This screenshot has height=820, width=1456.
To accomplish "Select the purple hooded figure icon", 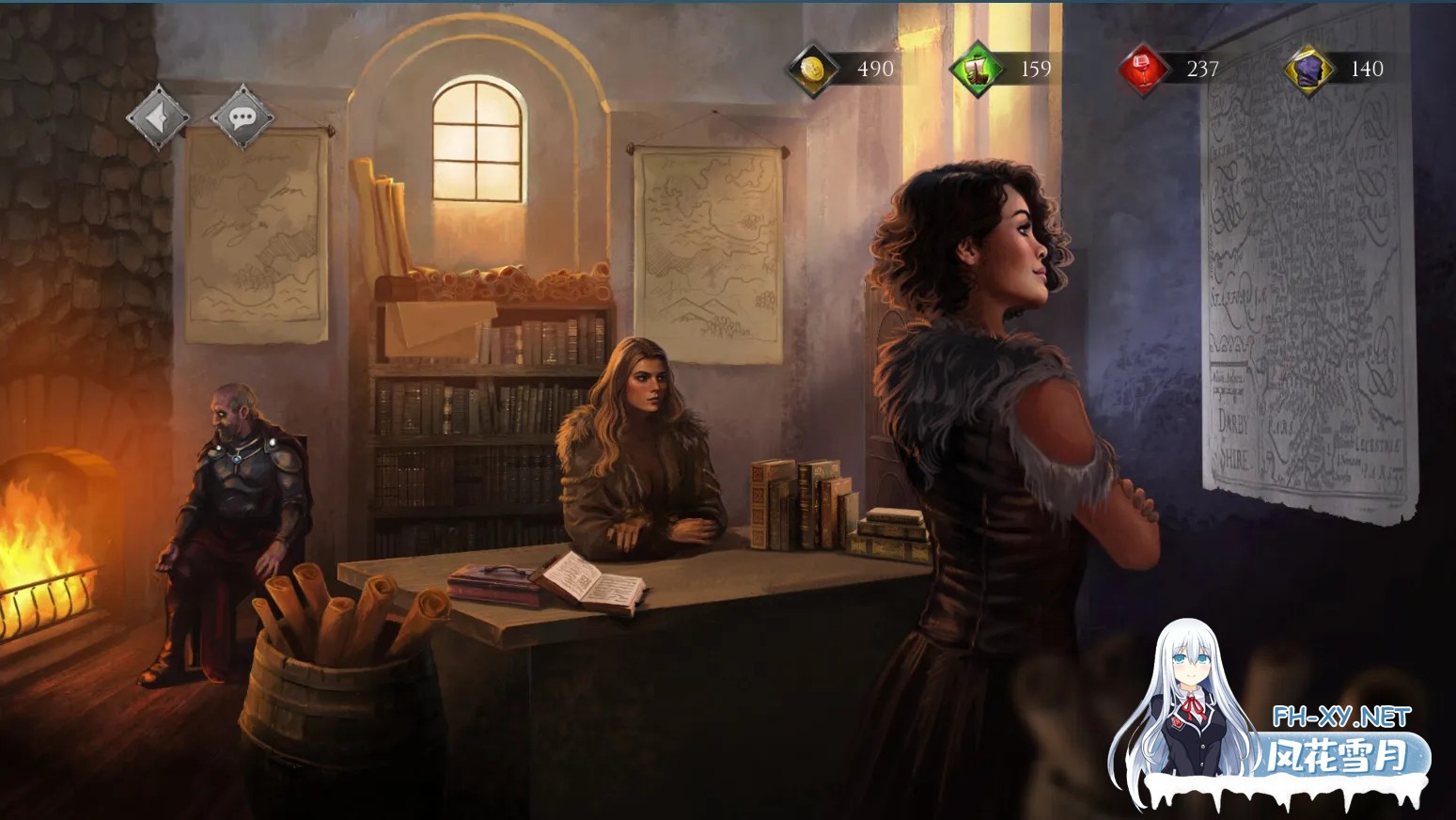I will click(1310, 69).
